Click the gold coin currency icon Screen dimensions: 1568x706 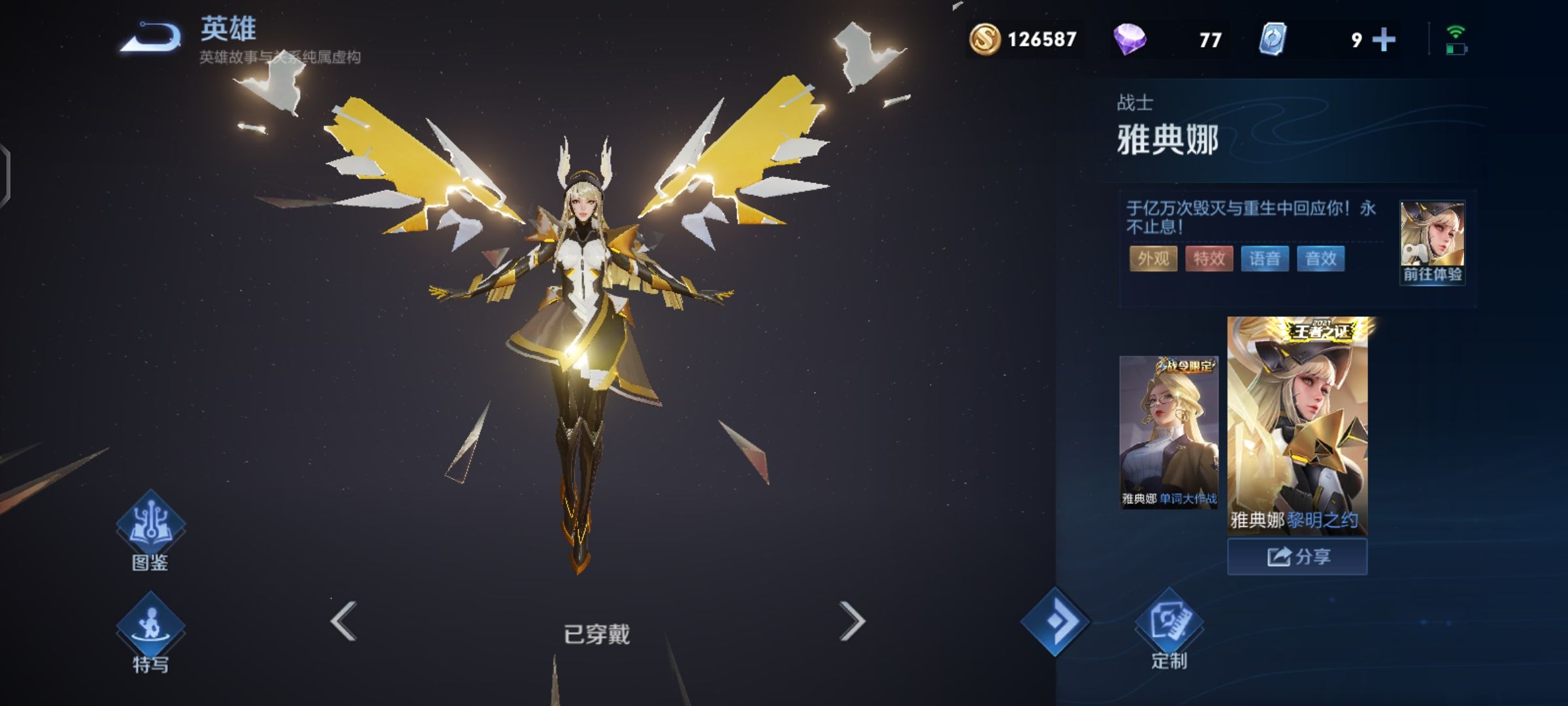[985, 39]
